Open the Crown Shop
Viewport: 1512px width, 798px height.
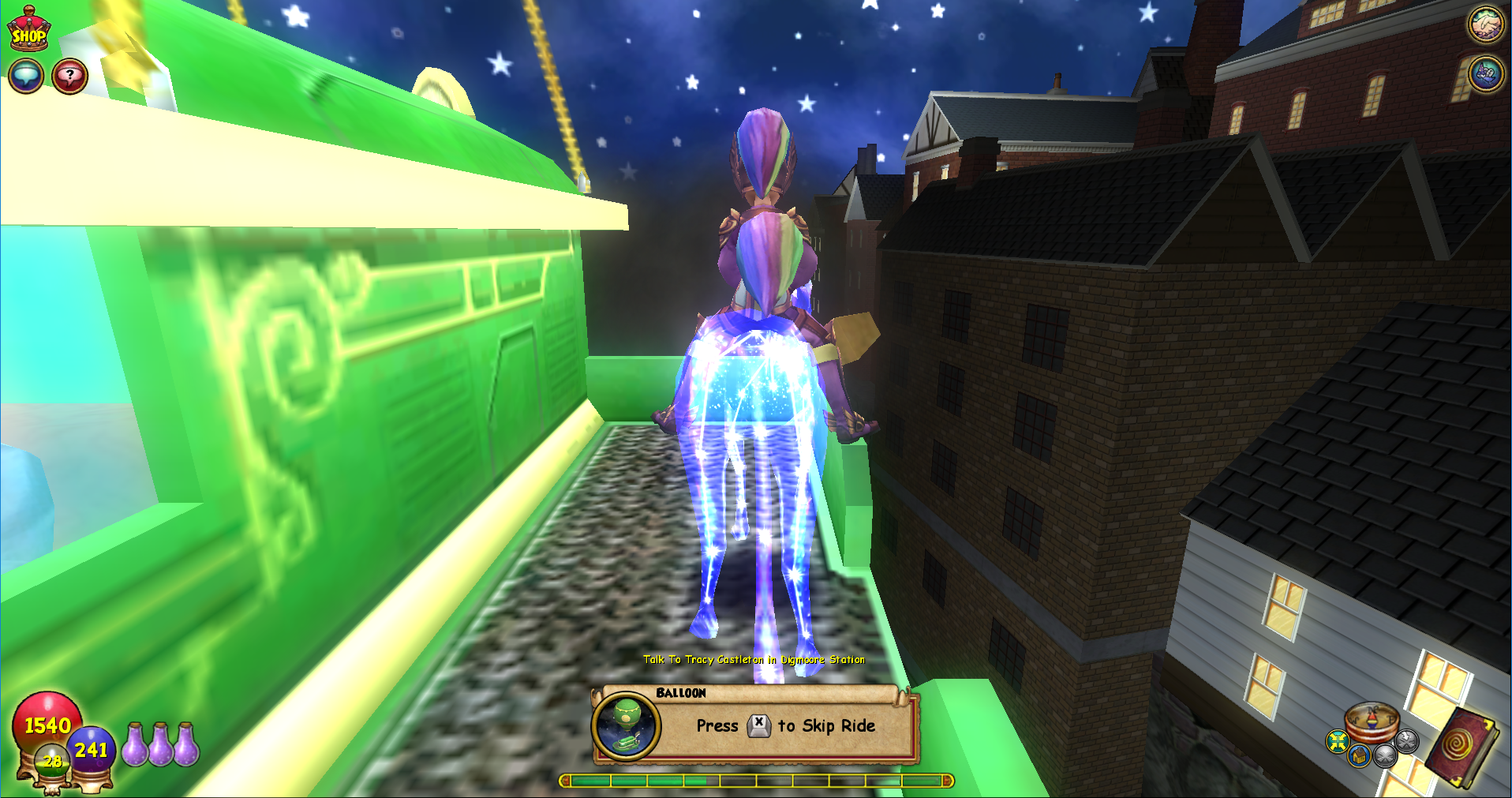28,28
